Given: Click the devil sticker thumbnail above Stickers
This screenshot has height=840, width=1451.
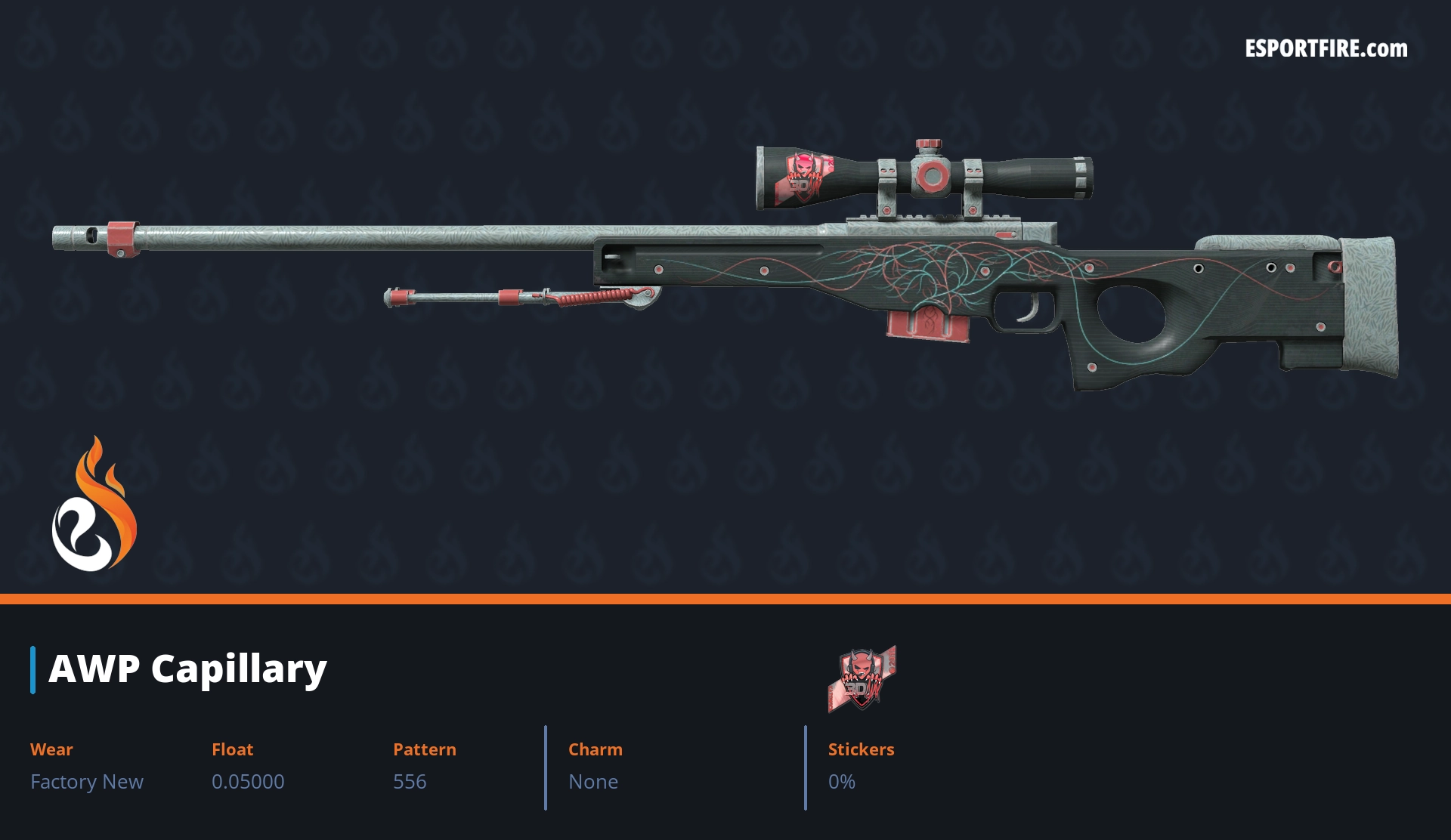Looking at the screenshot, I should 862,678.
